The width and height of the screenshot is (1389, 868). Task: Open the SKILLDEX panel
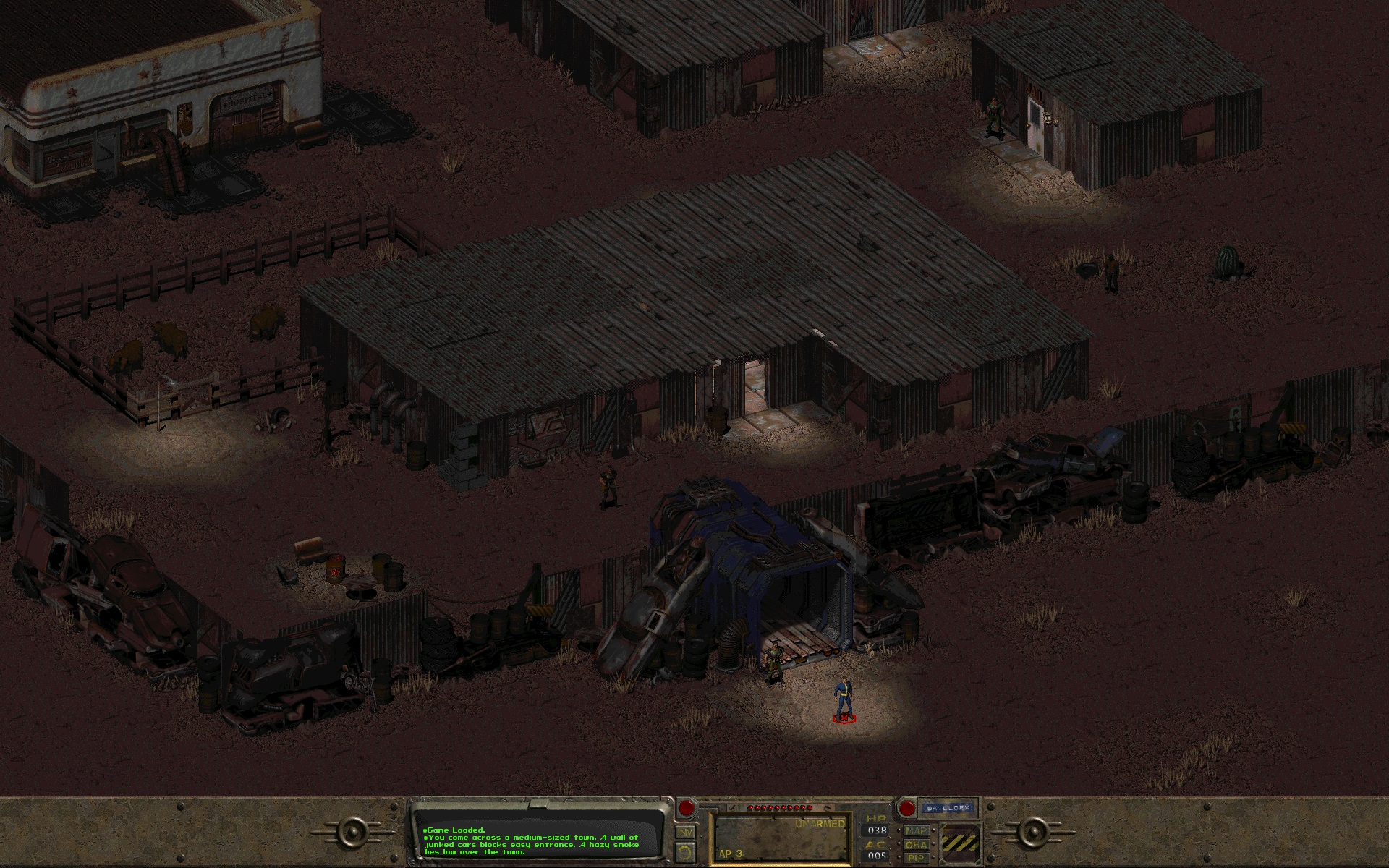(948, 808)
